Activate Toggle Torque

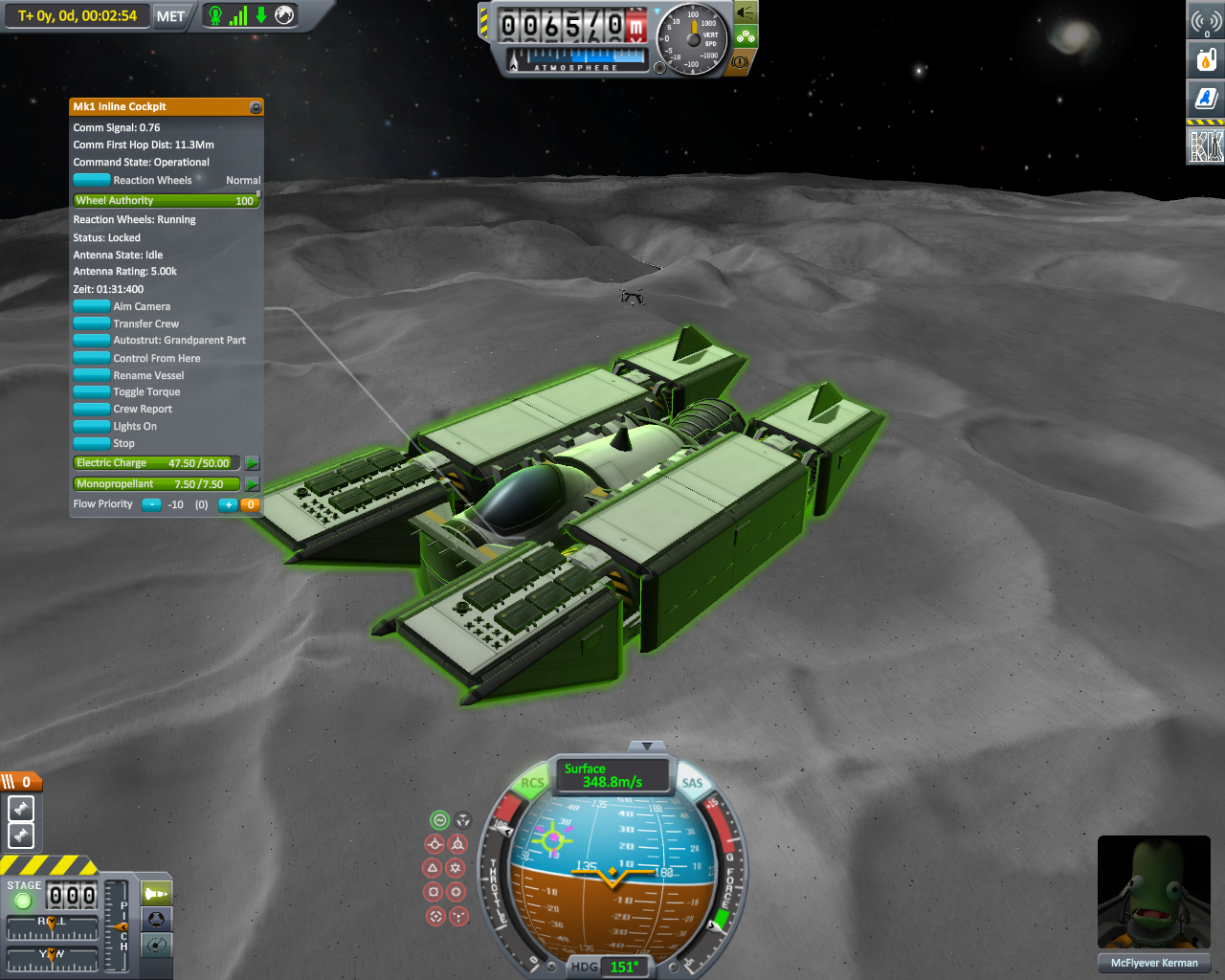click(92, 391)
